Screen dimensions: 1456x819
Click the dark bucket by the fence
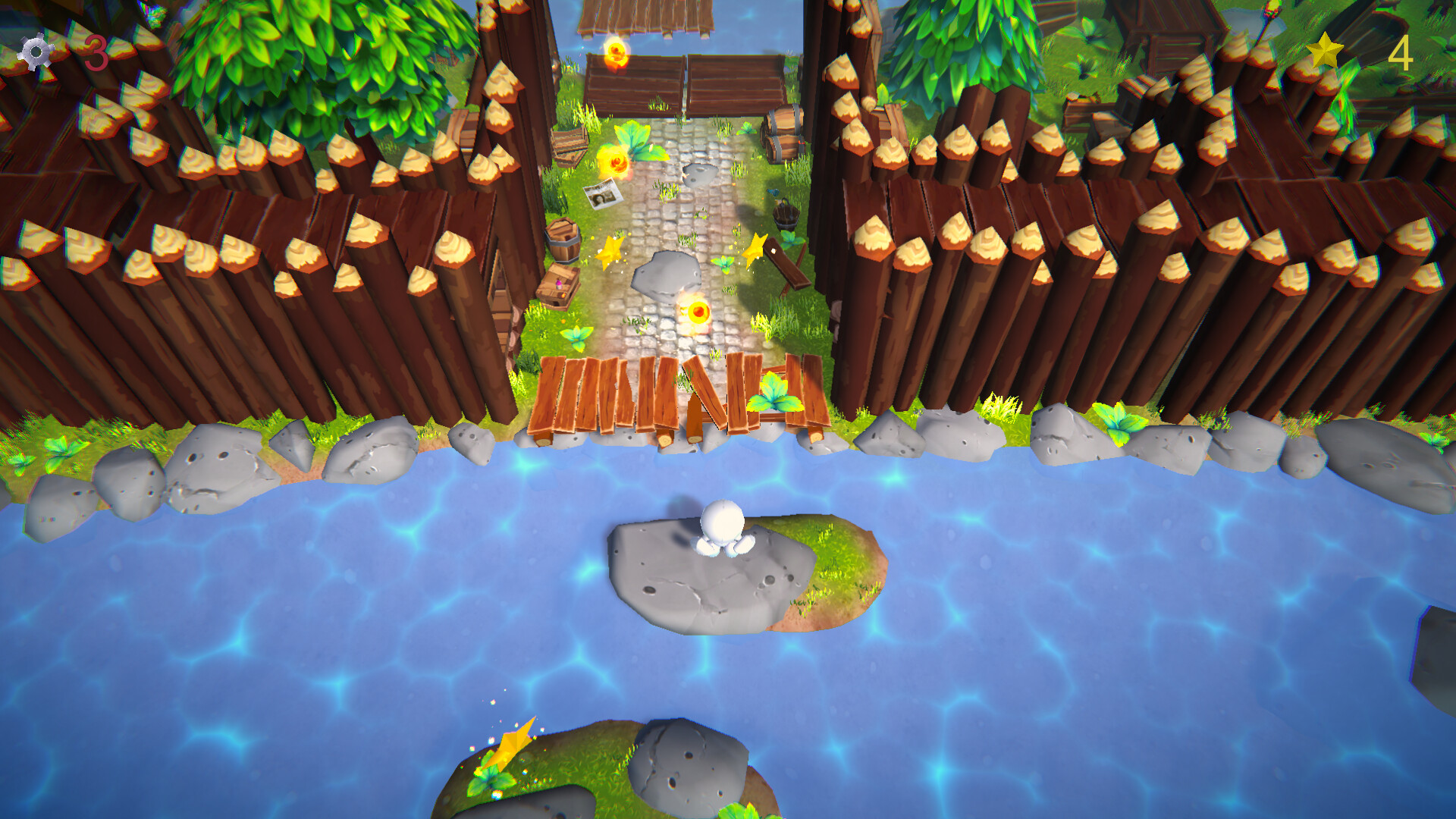(786, 217)
